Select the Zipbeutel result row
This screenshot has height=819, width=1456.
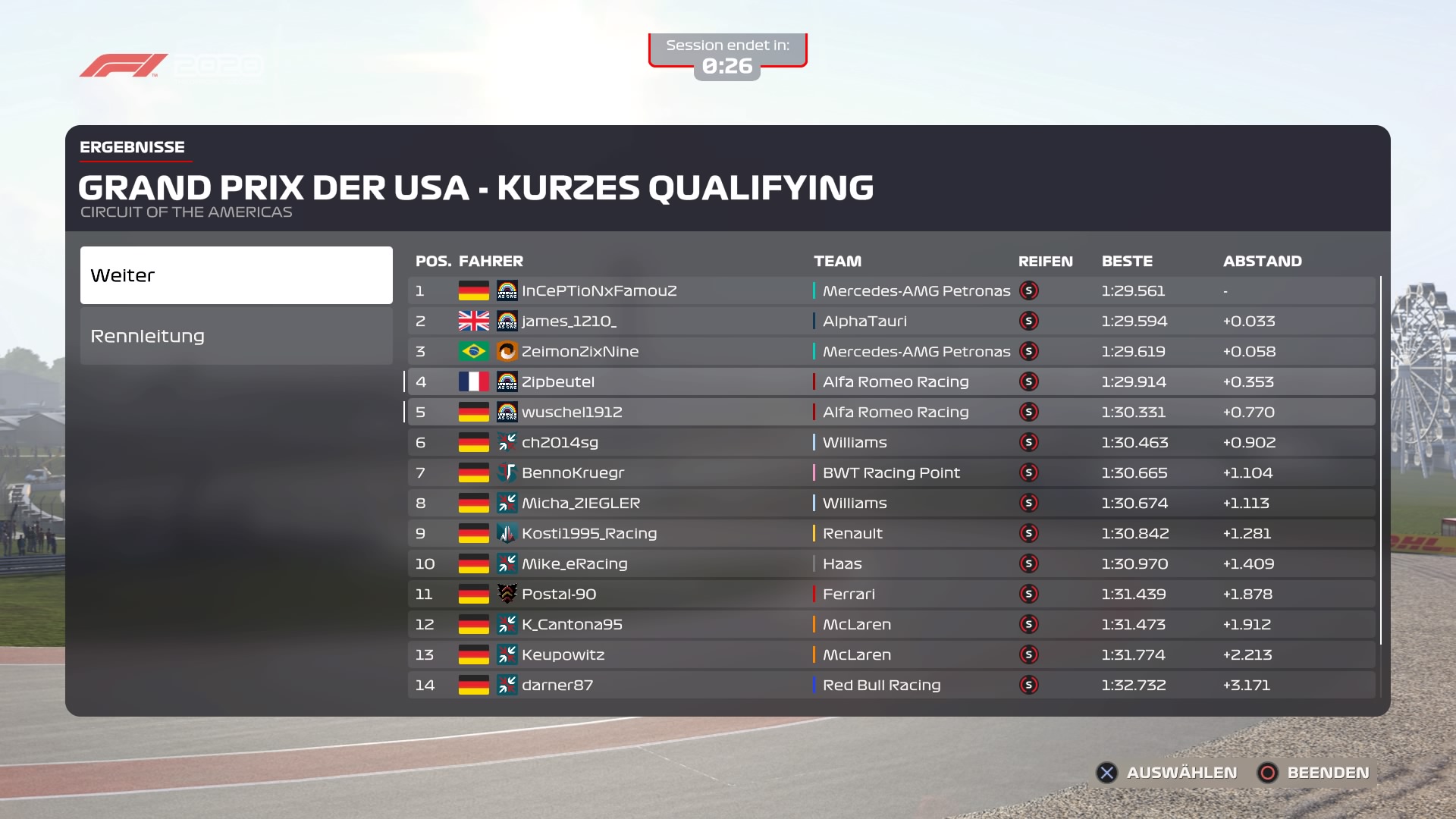point(890,382)
